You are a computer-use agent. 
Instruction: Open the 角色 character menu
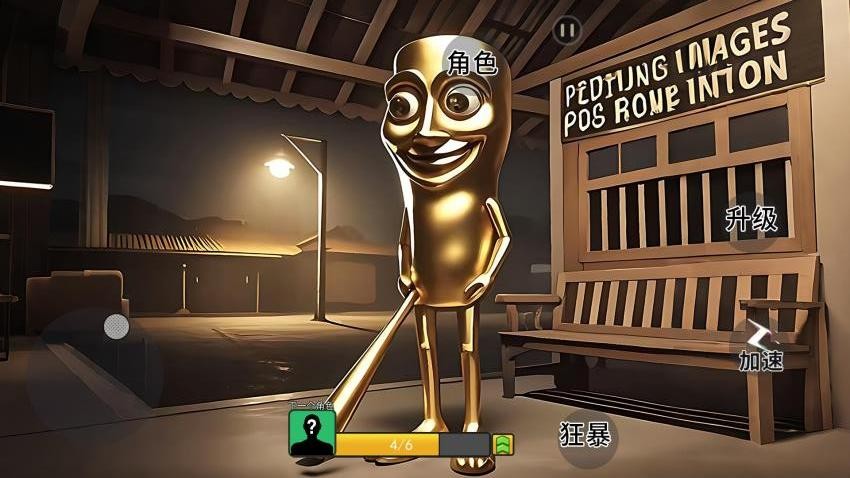click(473, 63)
